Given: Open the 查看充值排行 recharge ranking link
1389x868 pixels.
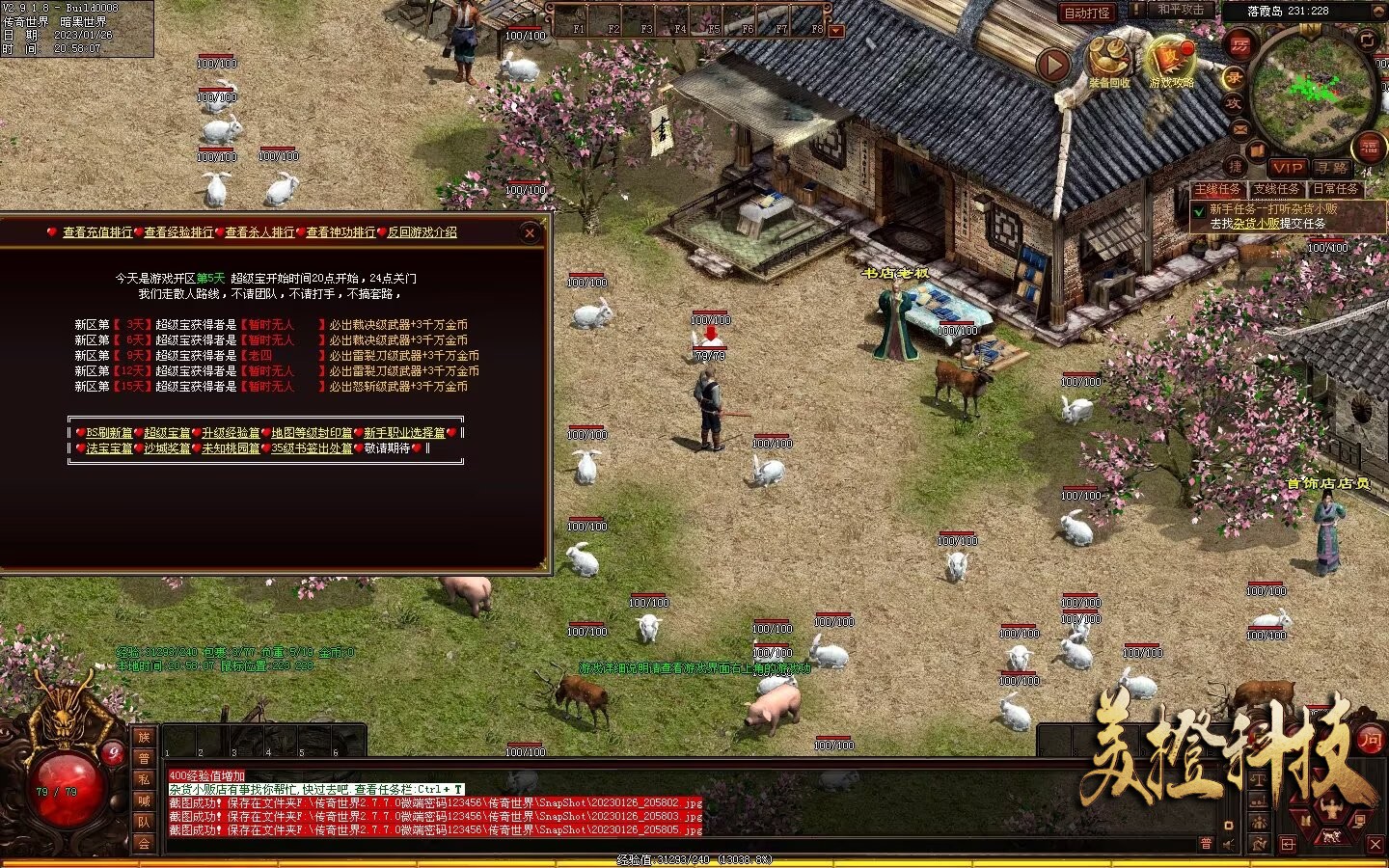Looking at the screenshot, I should pyautogui.click(x=97, y=232).
